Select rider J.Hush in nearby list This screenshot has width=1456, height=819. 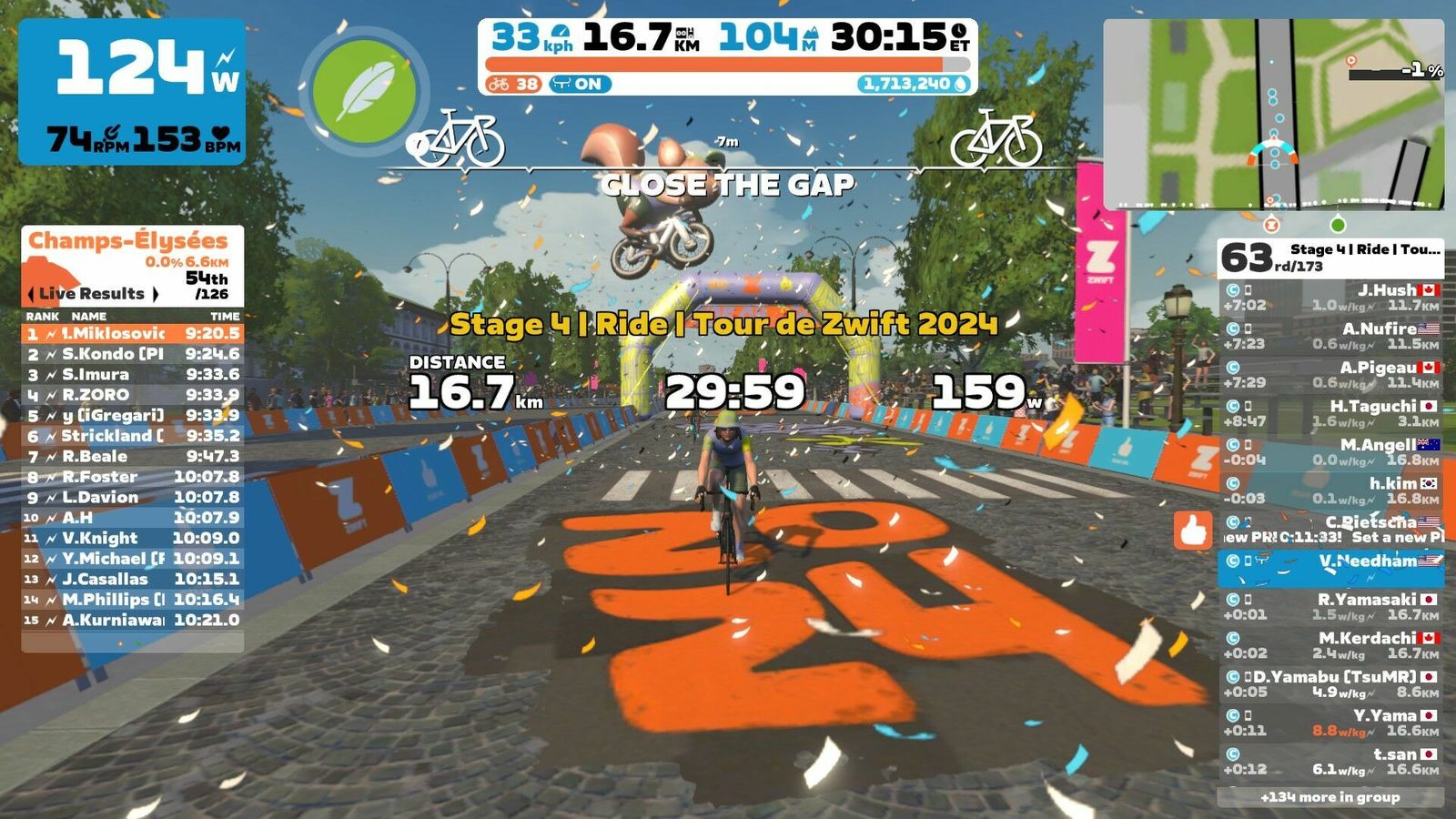(x=1330, y=297)
